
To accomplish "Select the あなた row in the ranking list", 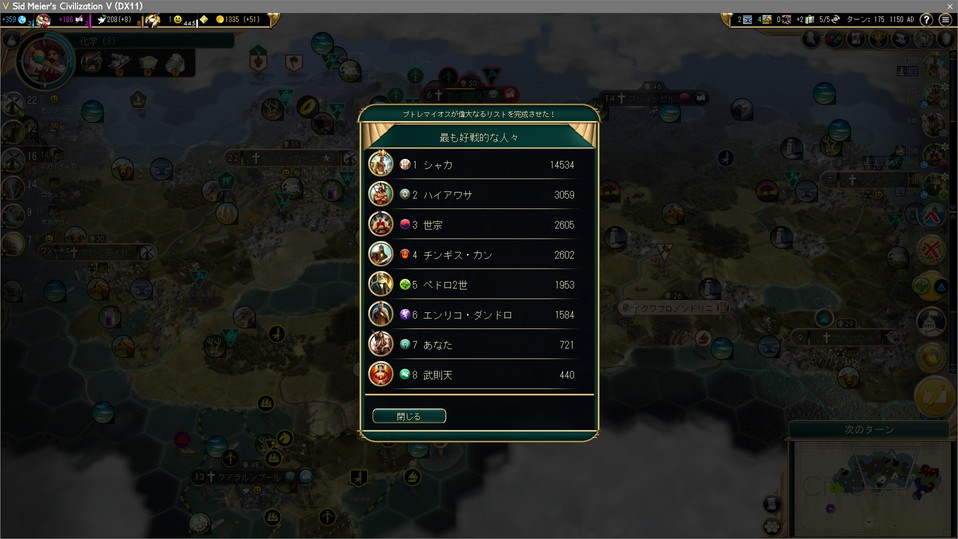I will (x=480, y=344).
